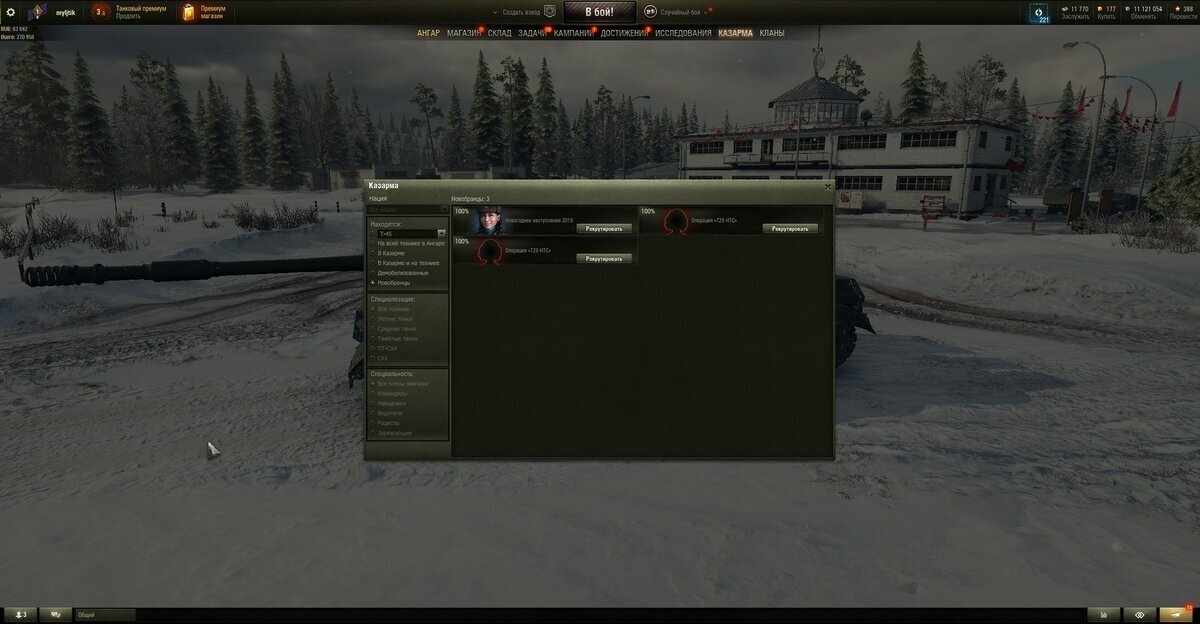Open the Достижения tab
Viewport: 1200px width, 624px height.
(624, 33)
